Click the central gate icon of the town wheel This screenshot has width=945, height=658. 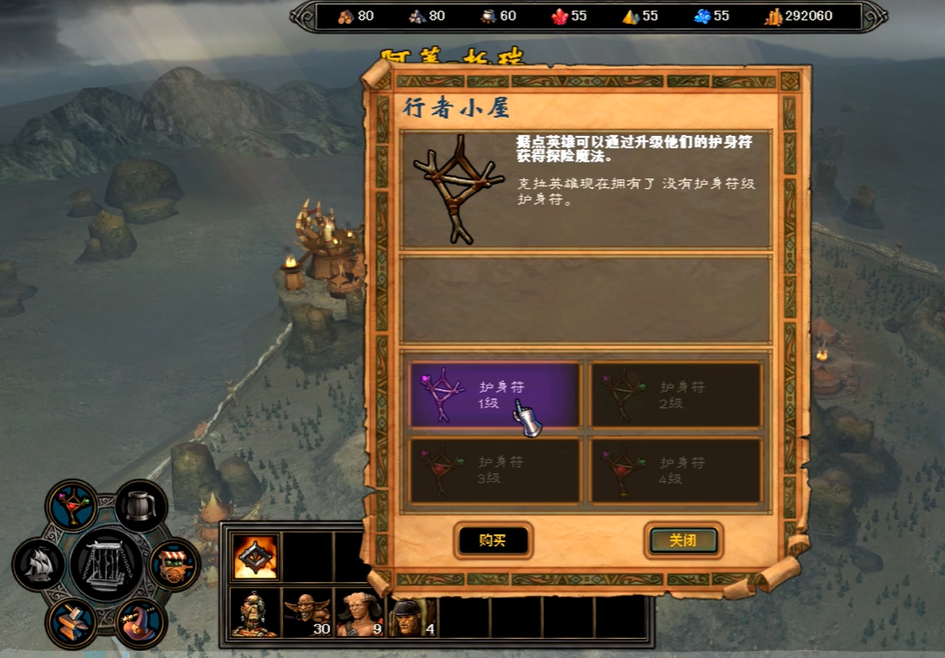[x=106, y=564]
